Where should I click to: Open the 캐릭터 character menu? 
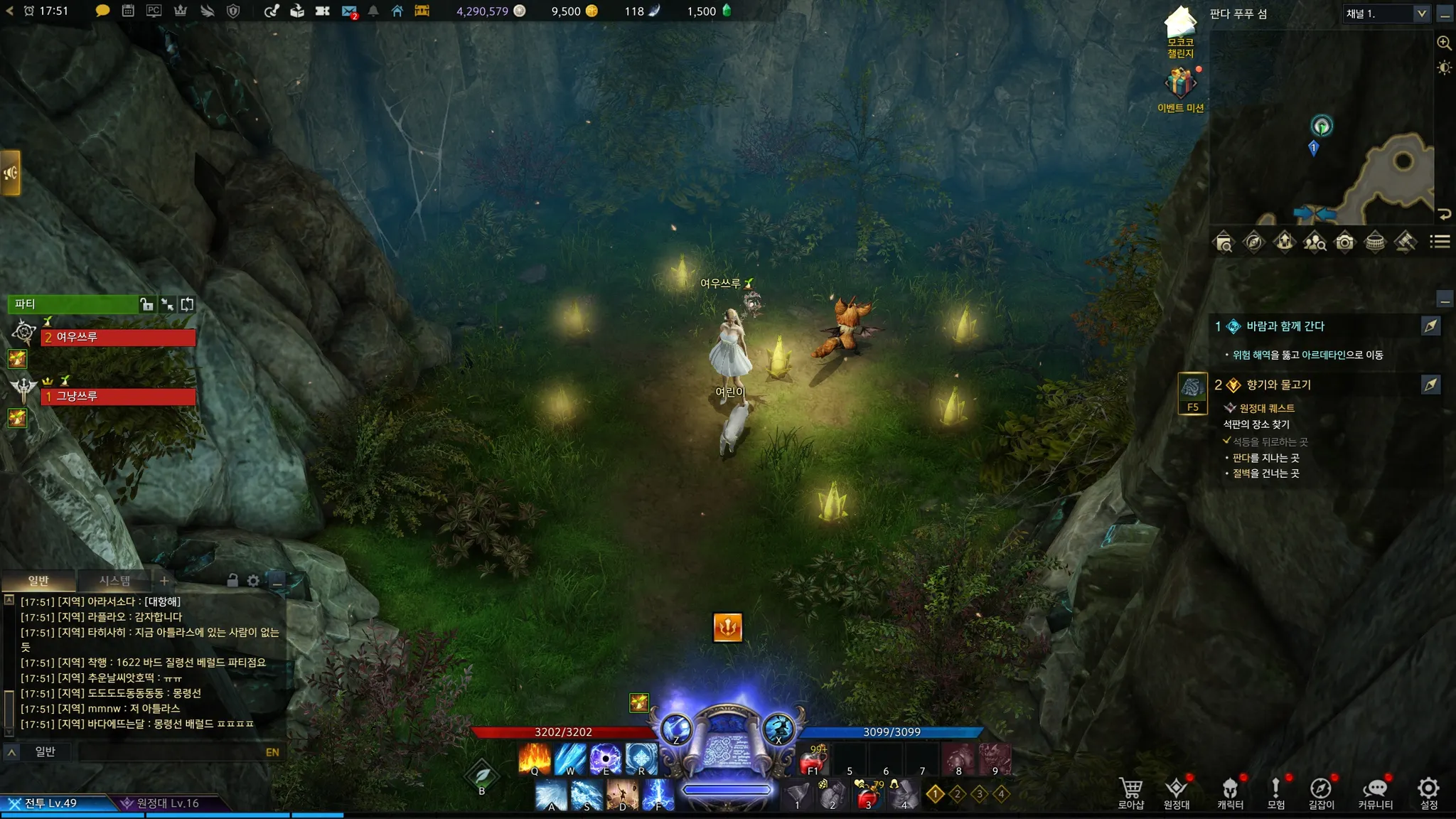tap(1230, 792)
